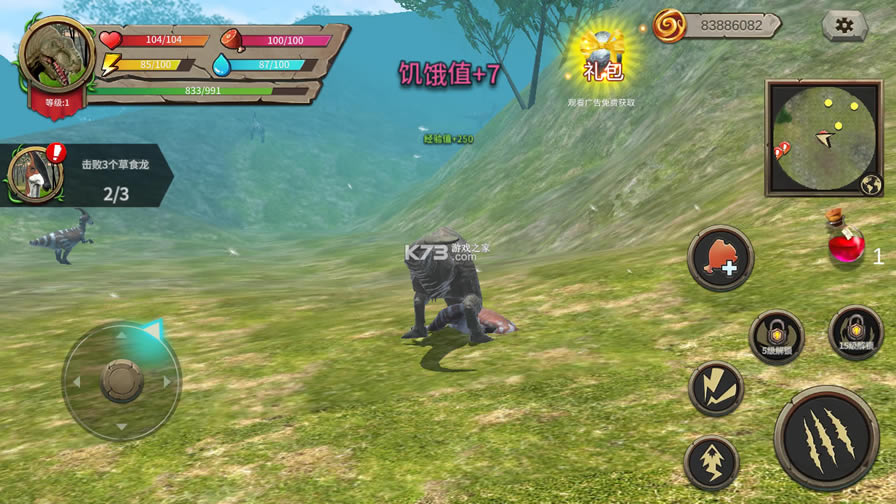Open the gear settings menu
Viewport: 896px width, 504px height.
click(844, 25)
